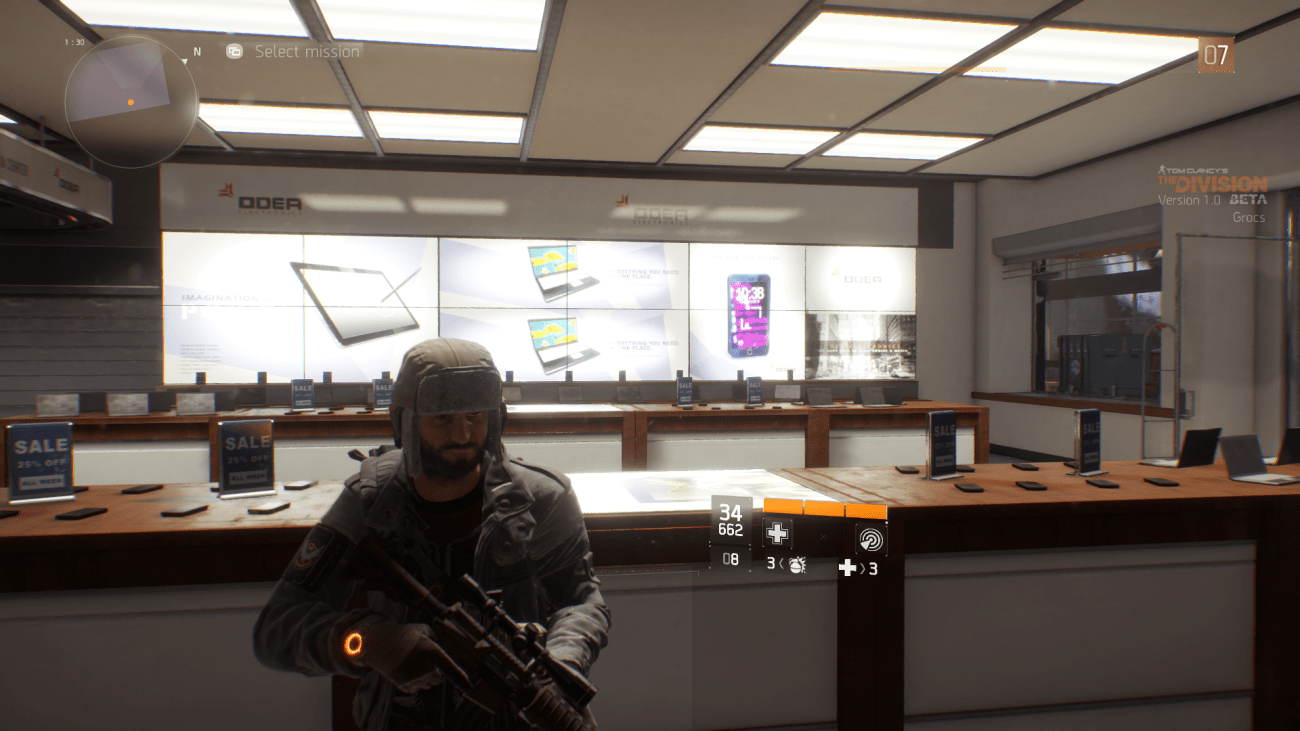Activate the Pulse scan skill icon

pyautogui.click(x=871, y=538)
